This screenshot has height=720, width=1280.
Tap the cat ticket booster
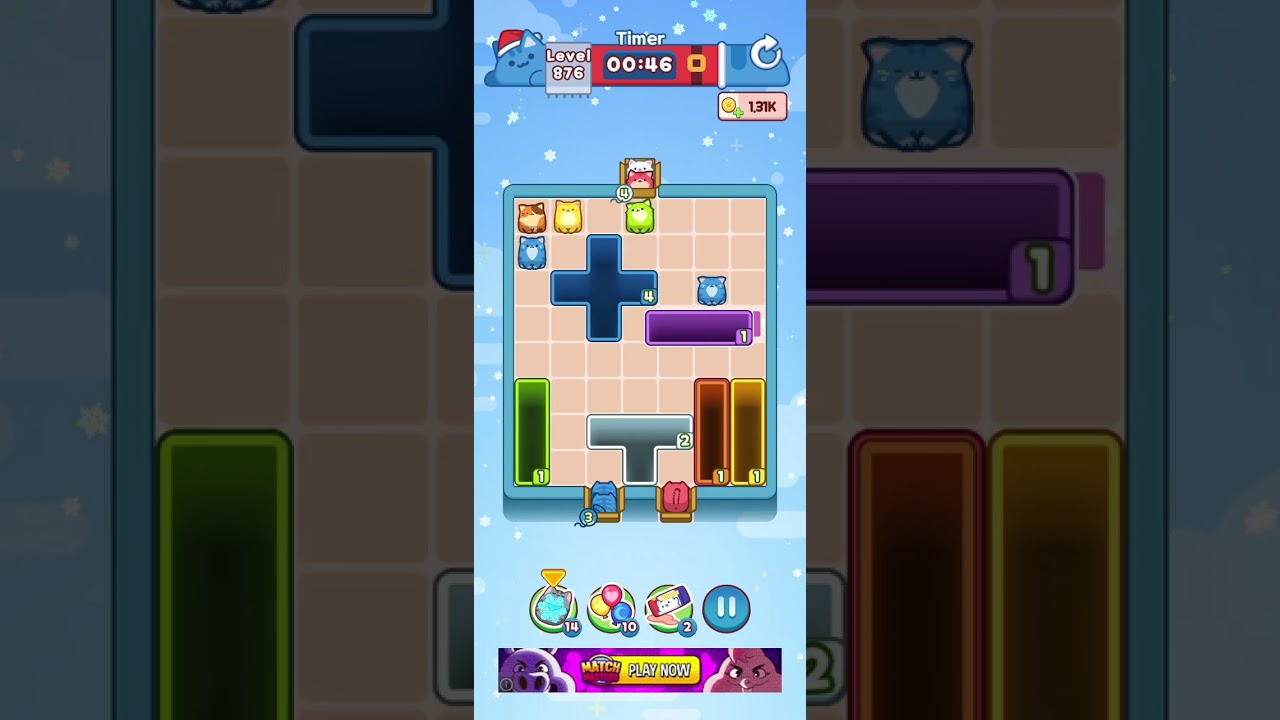(671, 605)
